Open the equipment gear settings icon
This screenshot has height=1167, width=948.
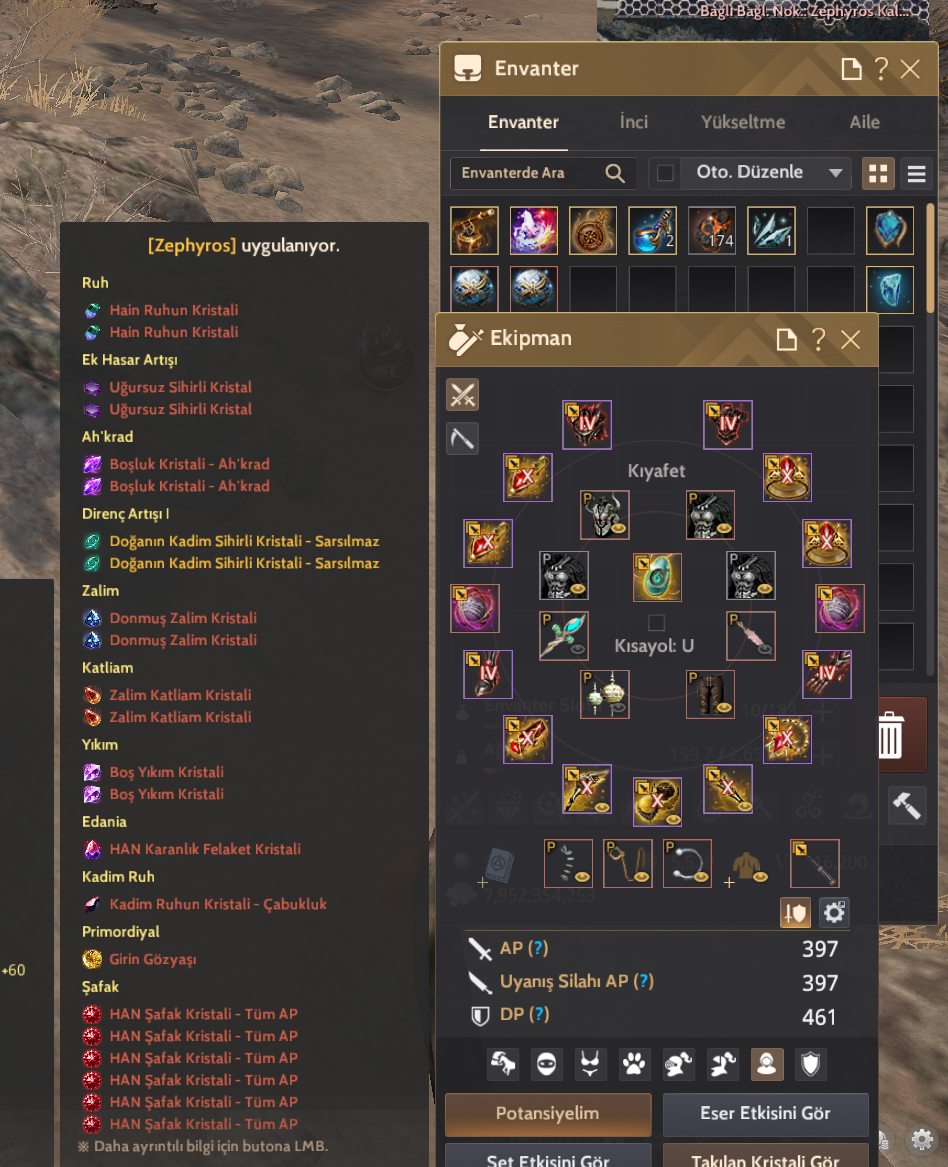[834, 912]
